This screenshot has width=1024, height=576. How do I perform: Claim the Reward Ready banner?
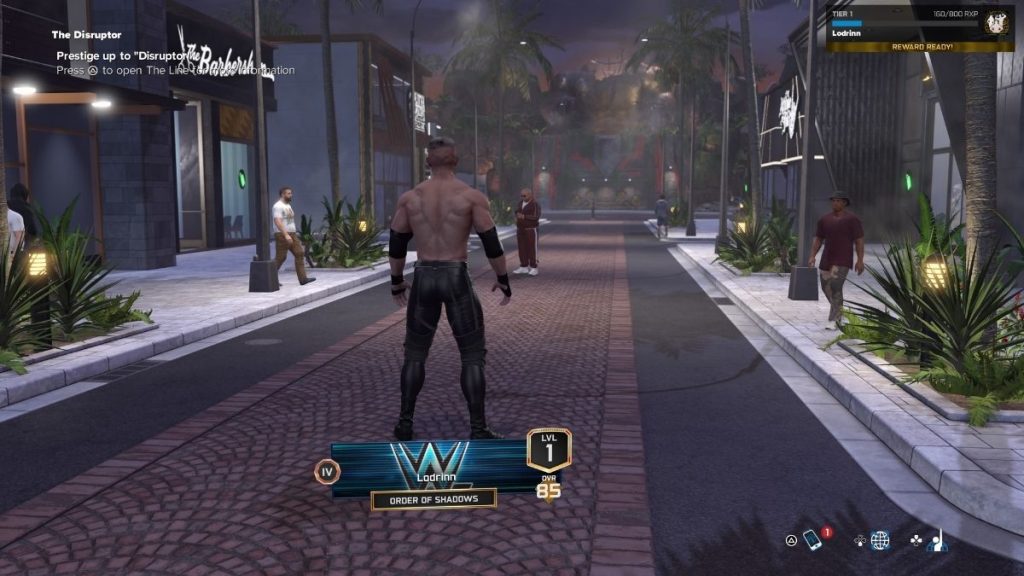pyautogui.click(x=904, y=46)
